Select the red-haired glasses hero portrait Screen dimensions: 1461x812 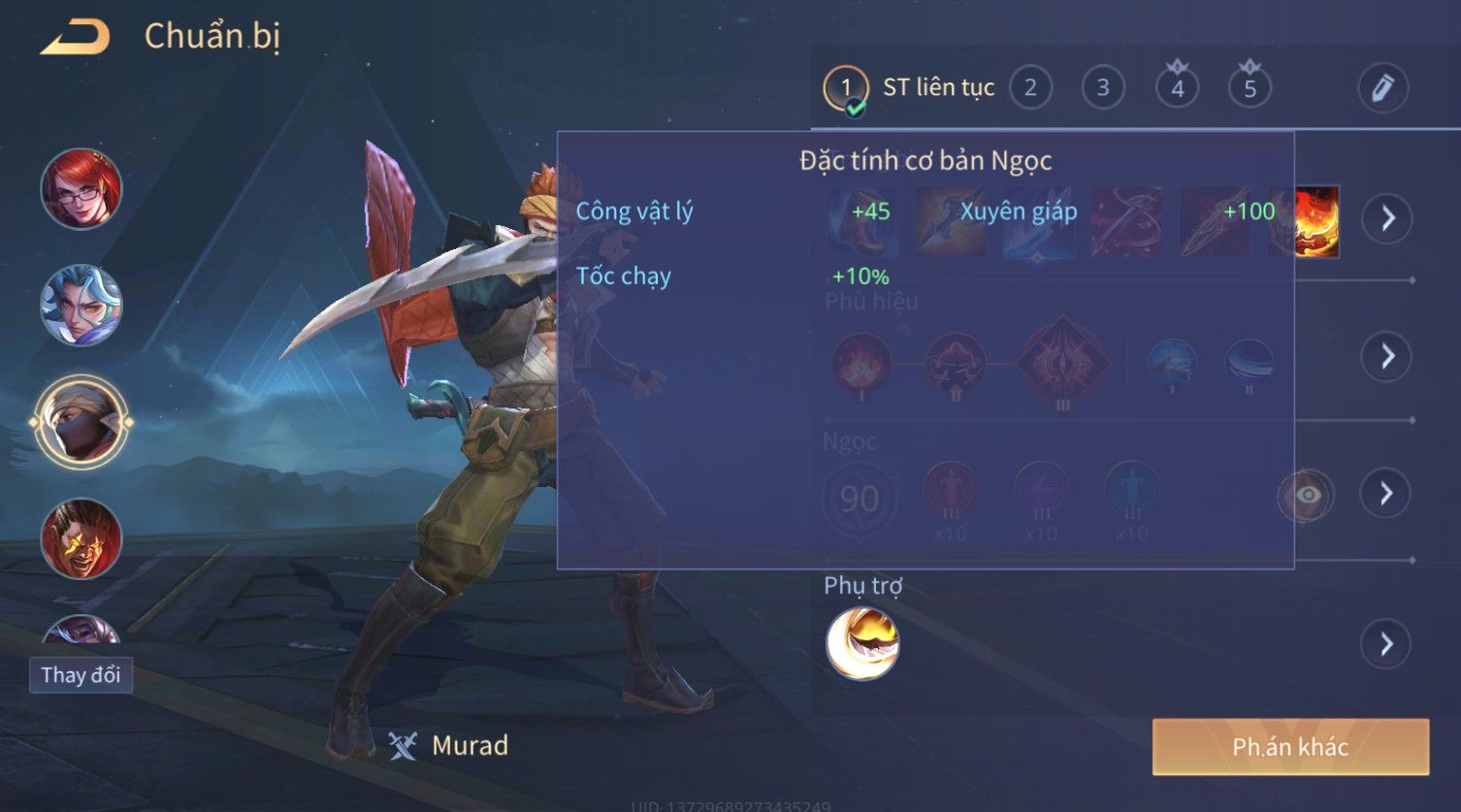pyautogui.click(x=81, y=189)
